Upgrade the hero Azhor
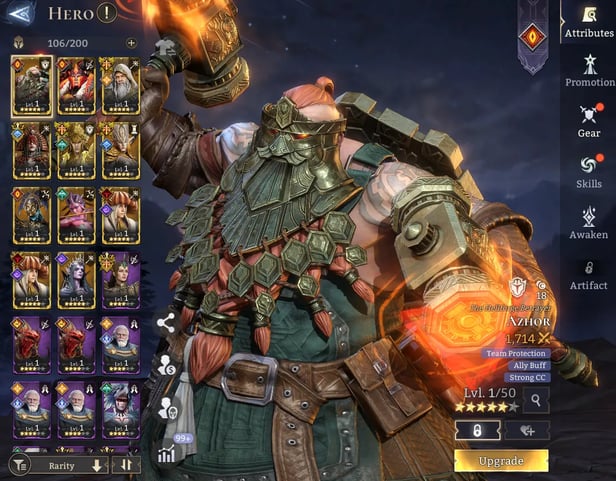The height and width of the screenshot is (481, 616). pos(501,461)
